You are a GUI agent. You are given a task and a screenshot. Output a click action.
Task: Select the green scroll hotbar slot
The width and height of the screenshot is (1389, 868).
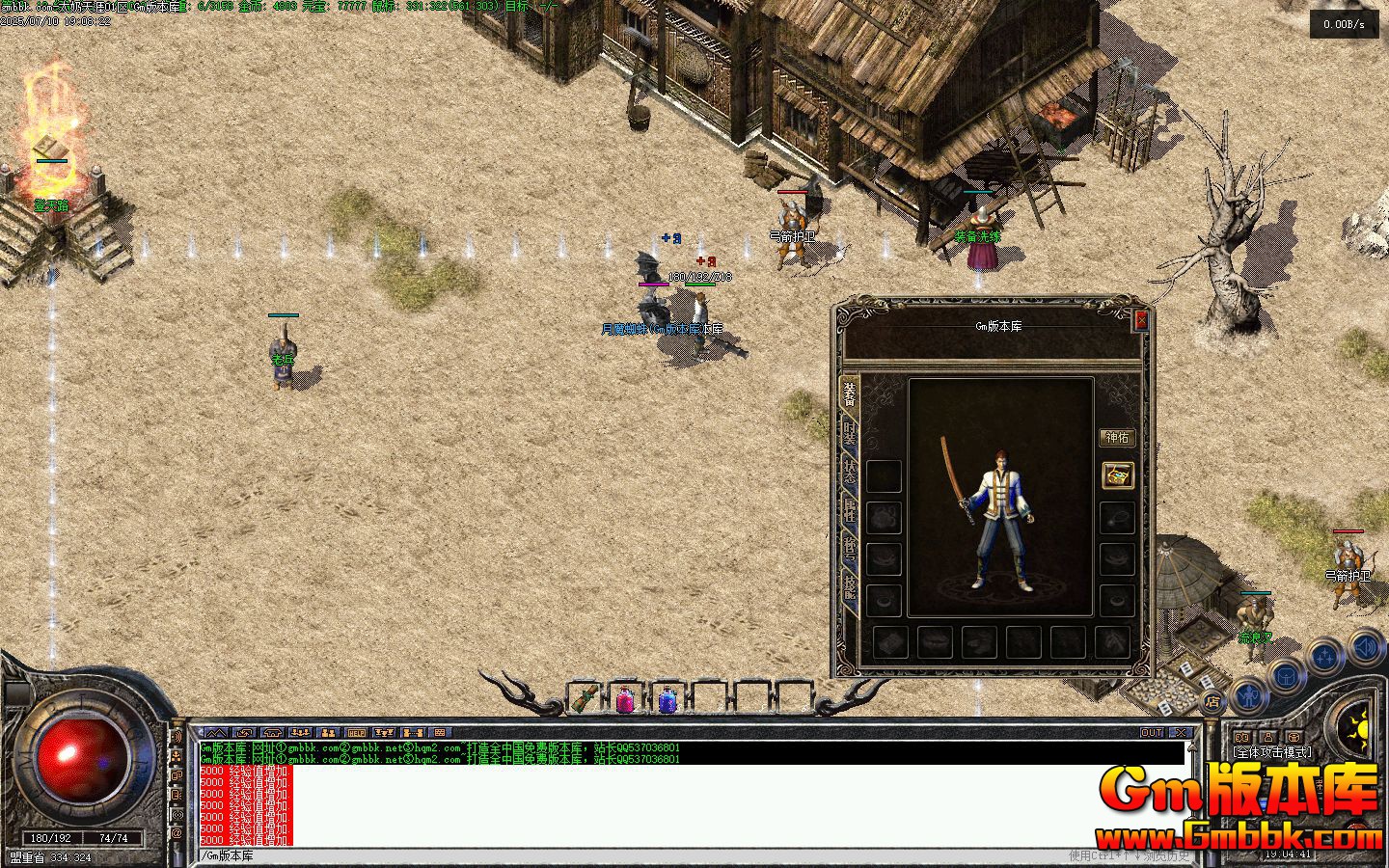coord(583,698)
